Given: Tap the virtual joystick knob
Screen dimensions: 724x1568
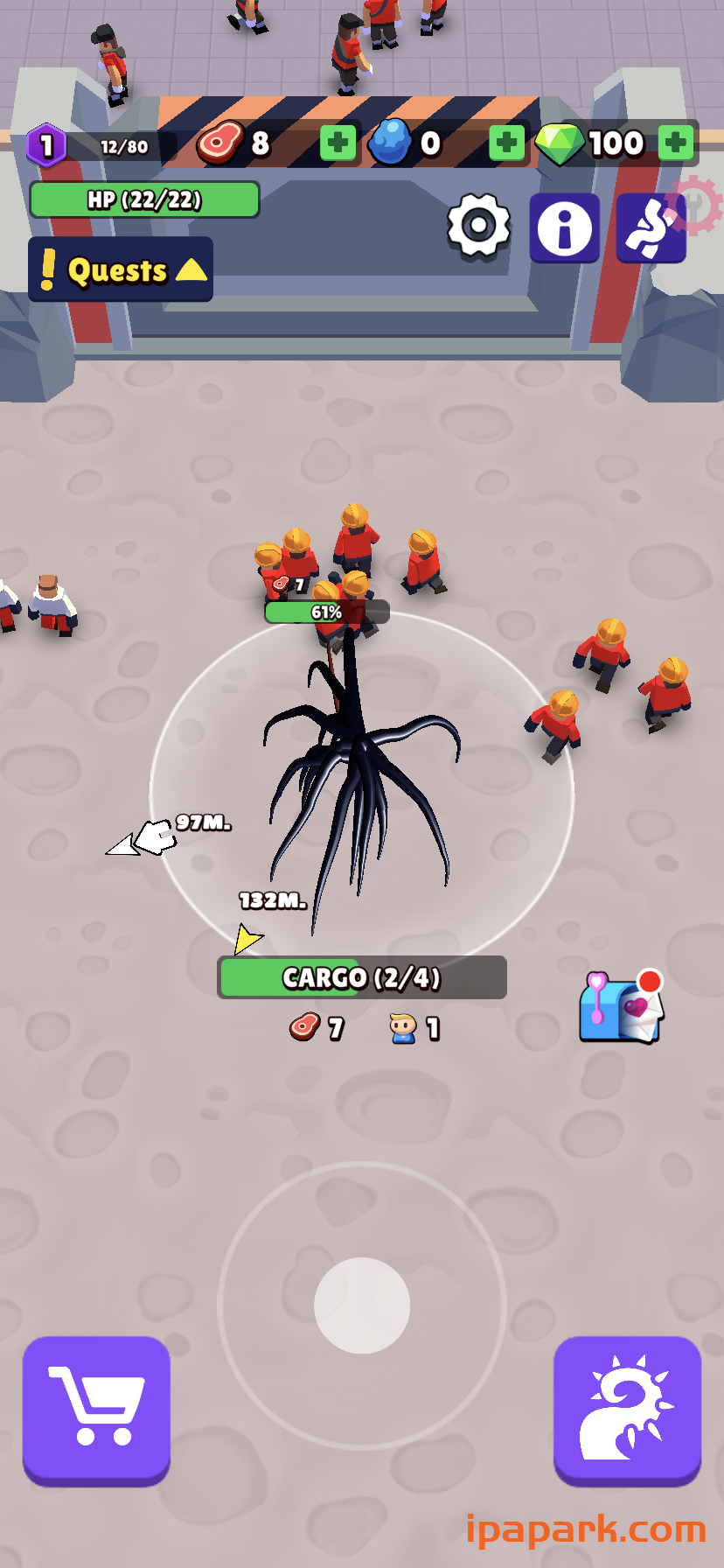Looking at the screenshot, I should (x=362, y=1305).
